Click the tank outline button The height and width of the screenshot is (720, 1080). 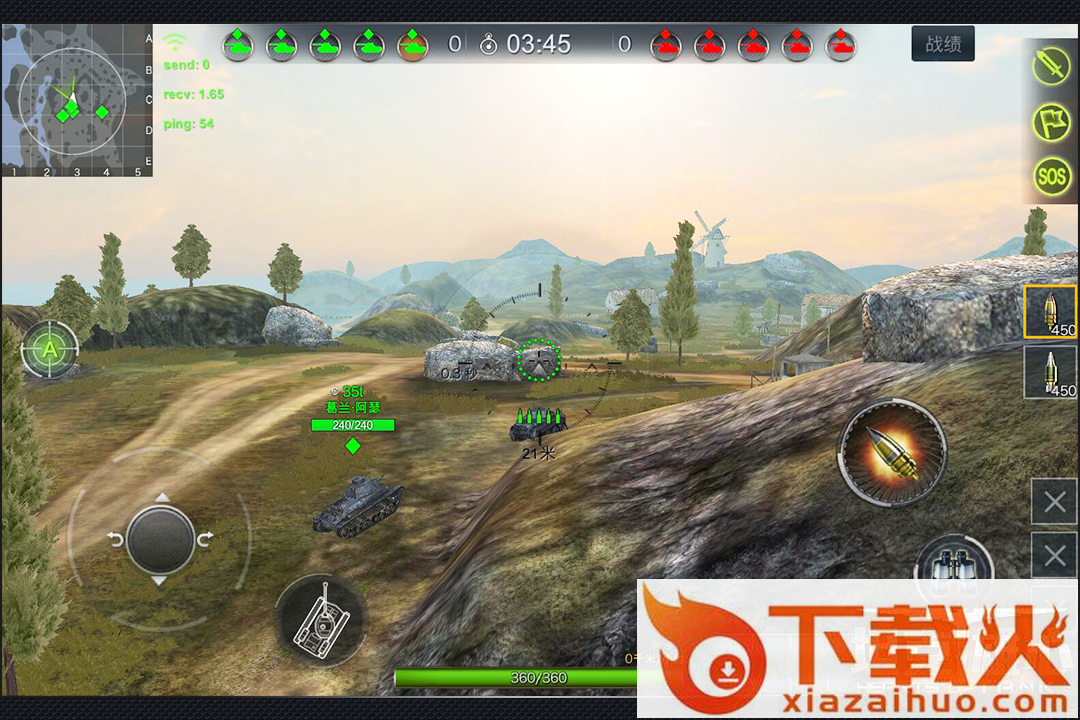point(320,620)
